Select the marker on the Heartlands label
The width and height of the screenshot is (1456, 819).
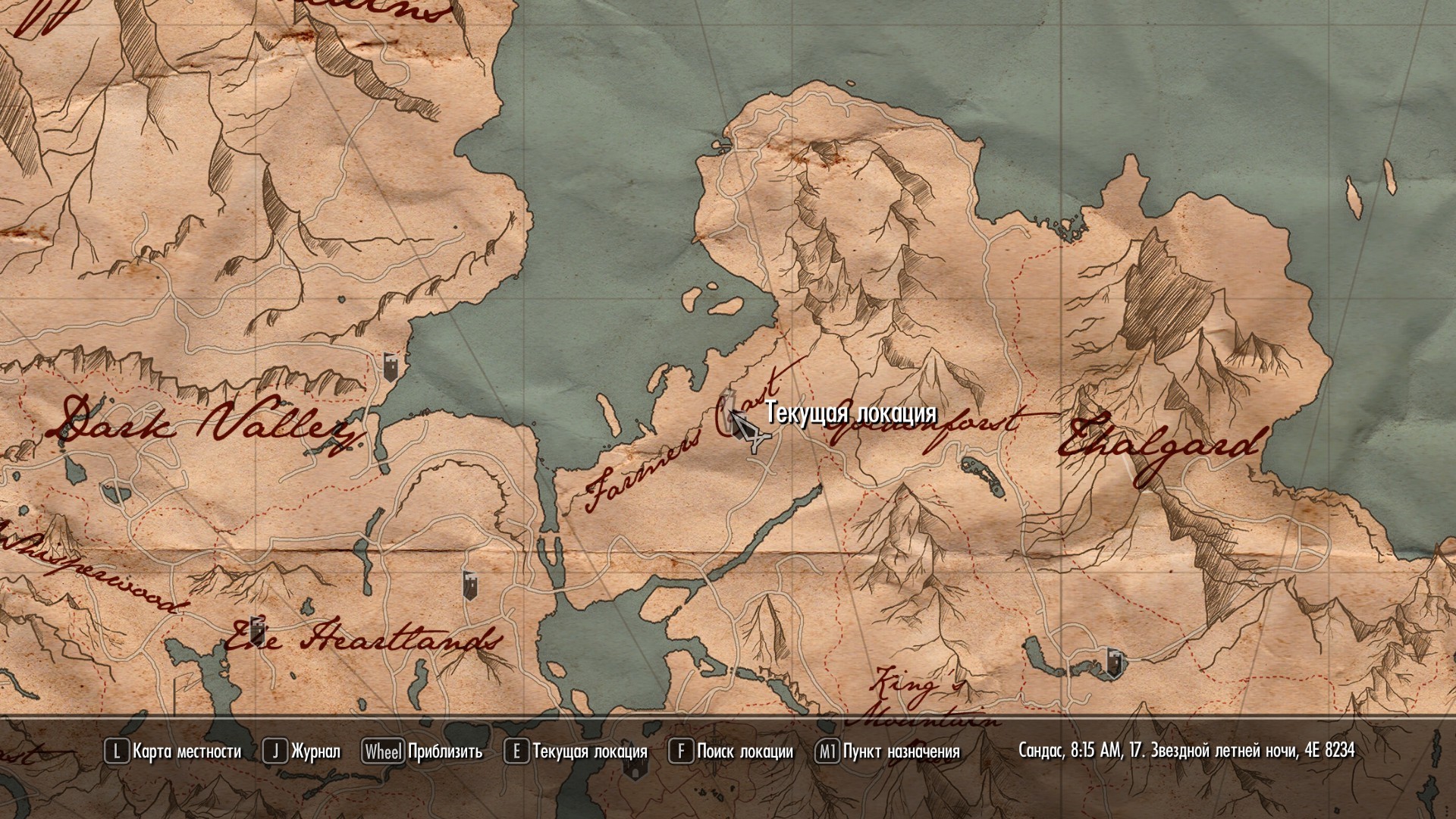[258, 629]
